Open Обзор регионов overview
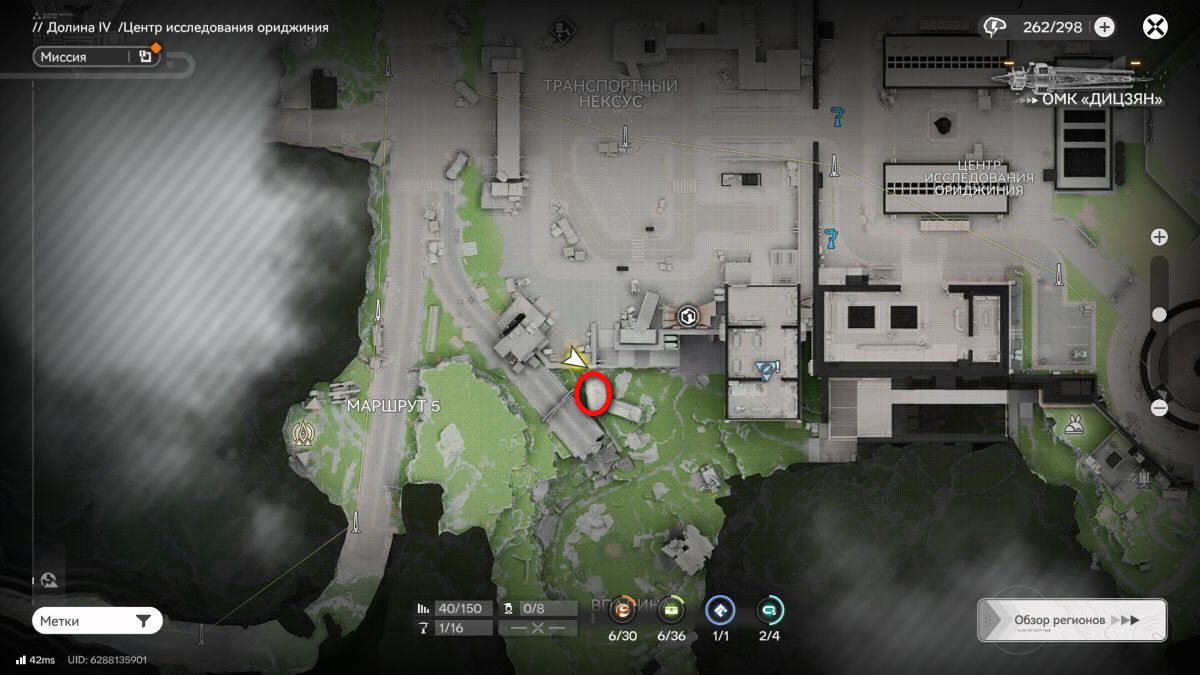Screen dimensions: 1200x675 [1071, 620]
